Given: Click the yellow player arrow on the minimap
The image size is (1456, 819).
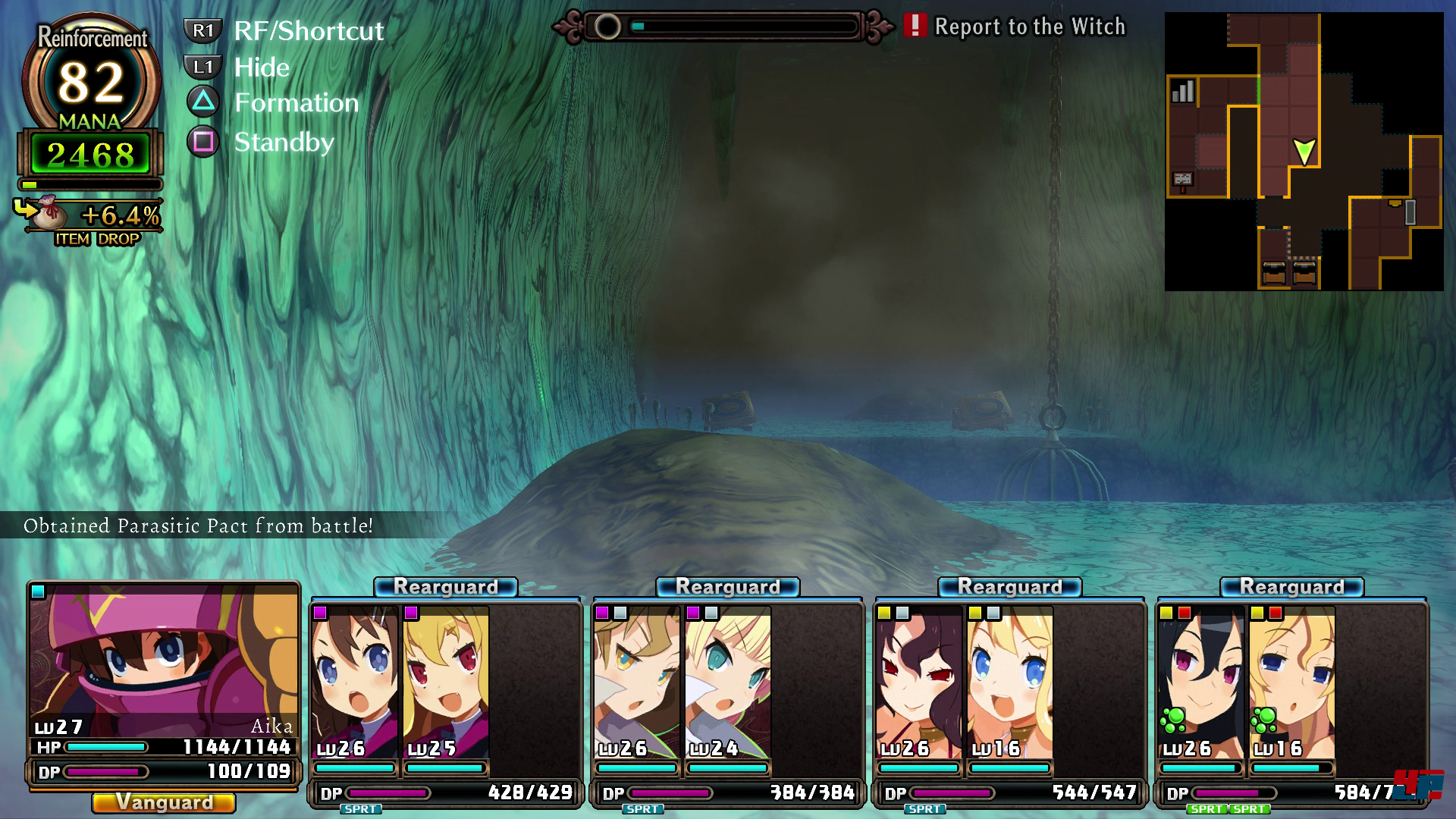Looking at the screenshot, I should [1304, 152].
